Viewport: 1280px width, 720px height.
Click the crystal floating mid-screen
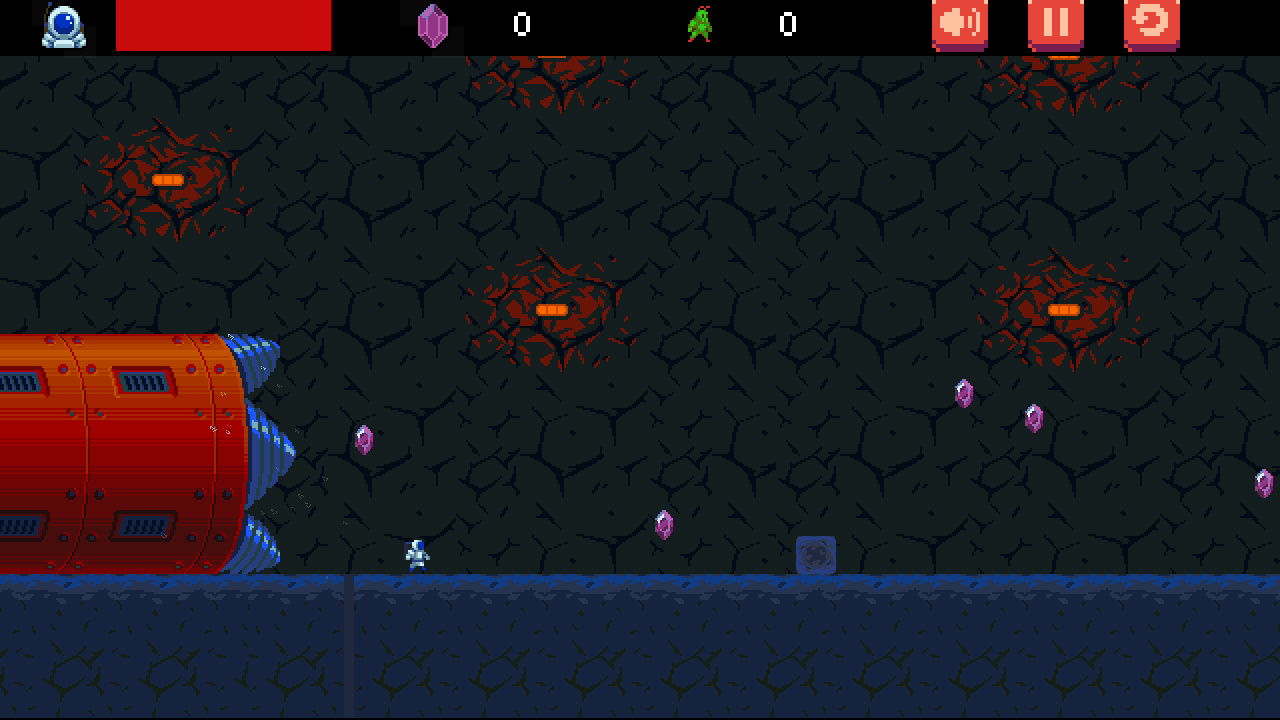click(662, 523)
